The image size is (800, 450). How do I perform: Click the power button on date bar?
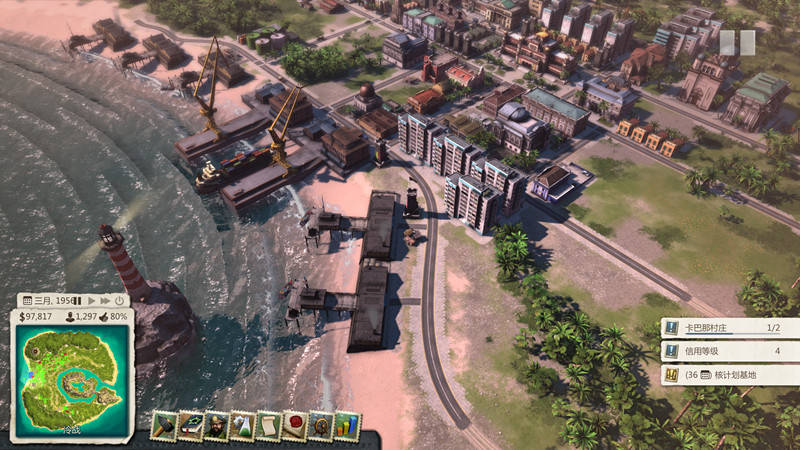point(119,300)
